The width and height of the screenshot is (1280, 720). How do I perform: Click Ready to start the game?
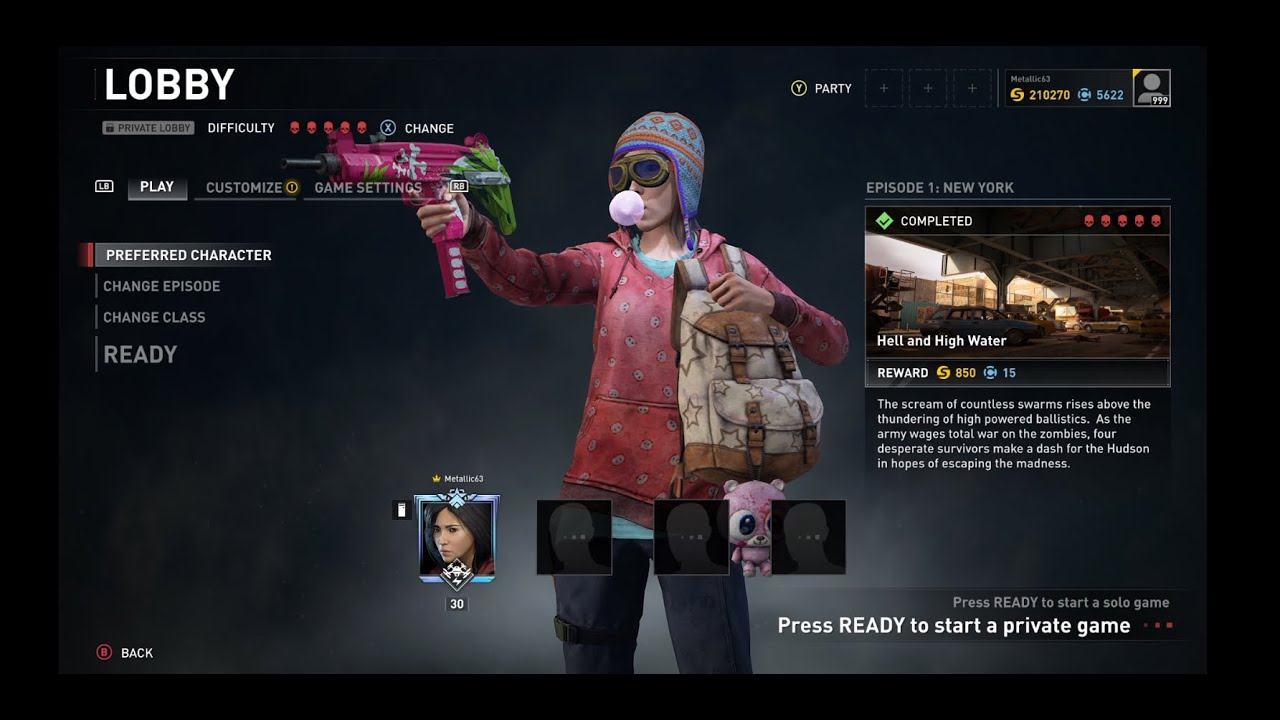pyautogui.click(x=140, y=354)
